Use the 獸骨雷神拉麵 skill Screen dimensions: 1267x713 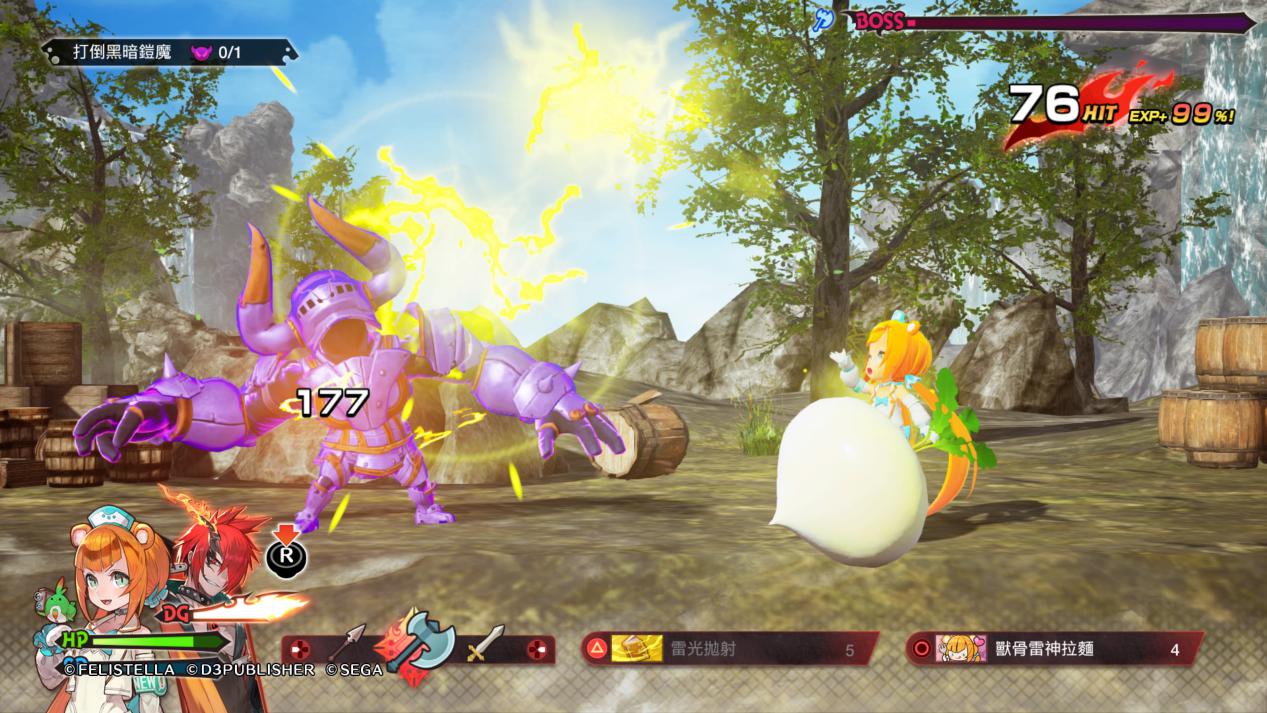coord(1053,649)
